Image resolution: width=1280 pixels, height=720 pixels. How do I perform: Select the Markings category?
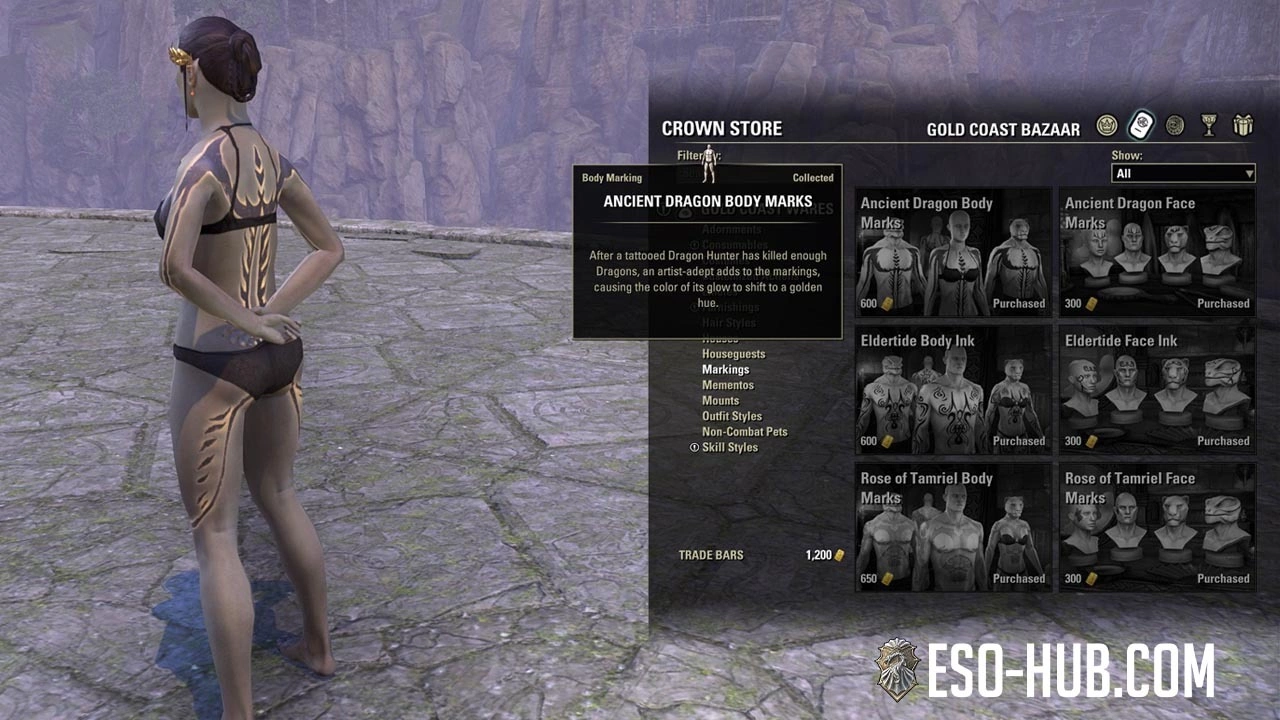725,370
